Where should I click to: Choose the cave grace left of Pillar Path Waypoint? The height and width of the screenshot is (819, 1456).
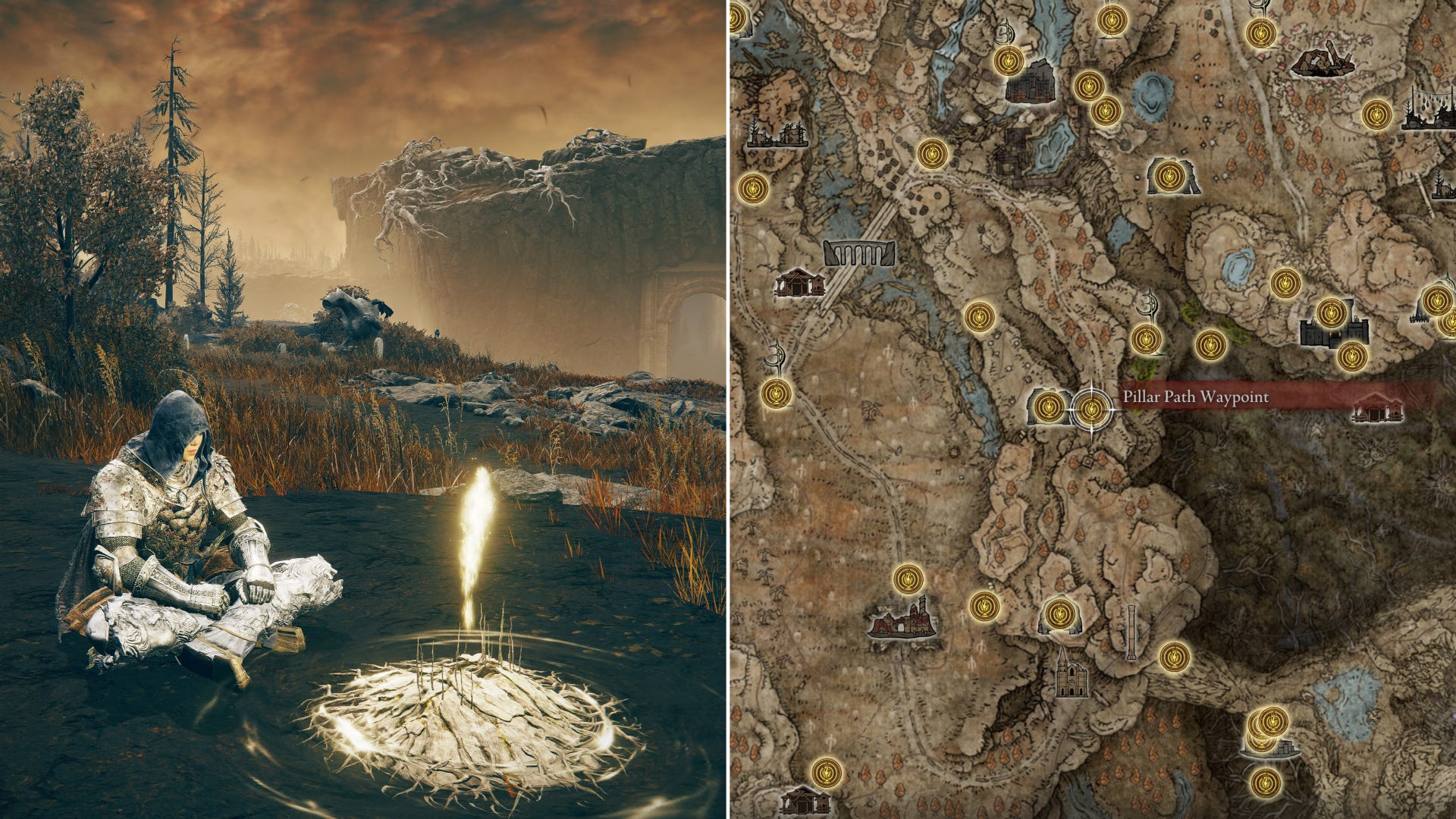[x=1049, y=407]
